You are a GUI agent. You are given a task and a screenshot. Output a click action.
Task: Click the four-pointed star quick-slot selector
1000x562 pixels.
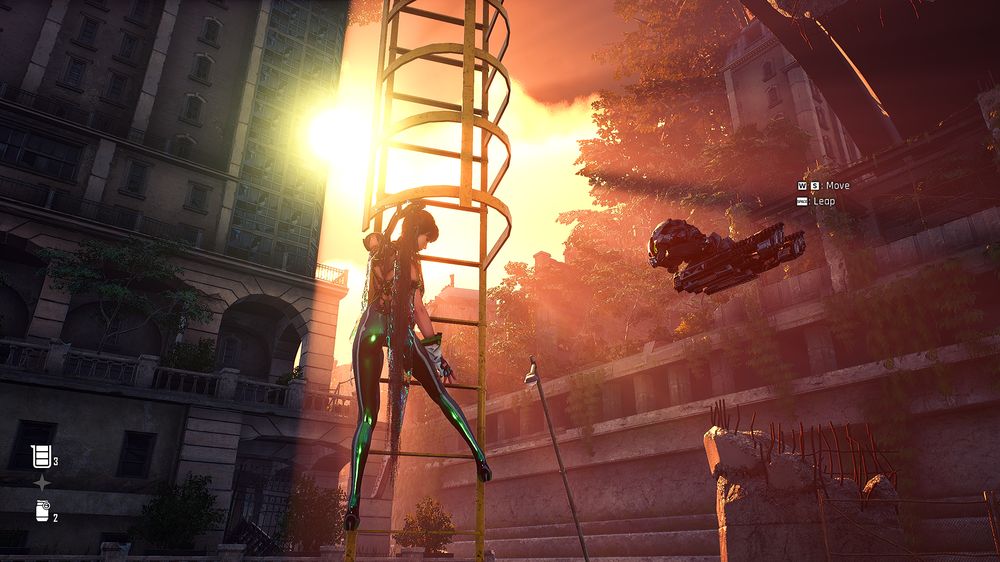(x=42, y=484)
